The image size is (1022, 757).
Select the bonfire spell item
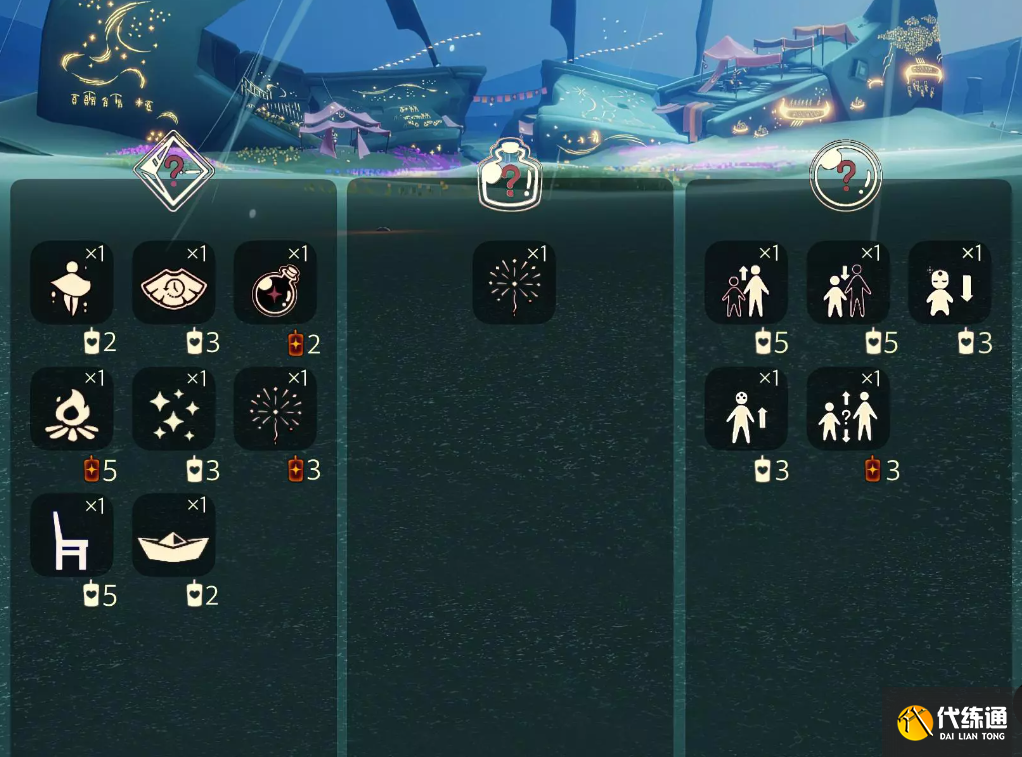71,409
